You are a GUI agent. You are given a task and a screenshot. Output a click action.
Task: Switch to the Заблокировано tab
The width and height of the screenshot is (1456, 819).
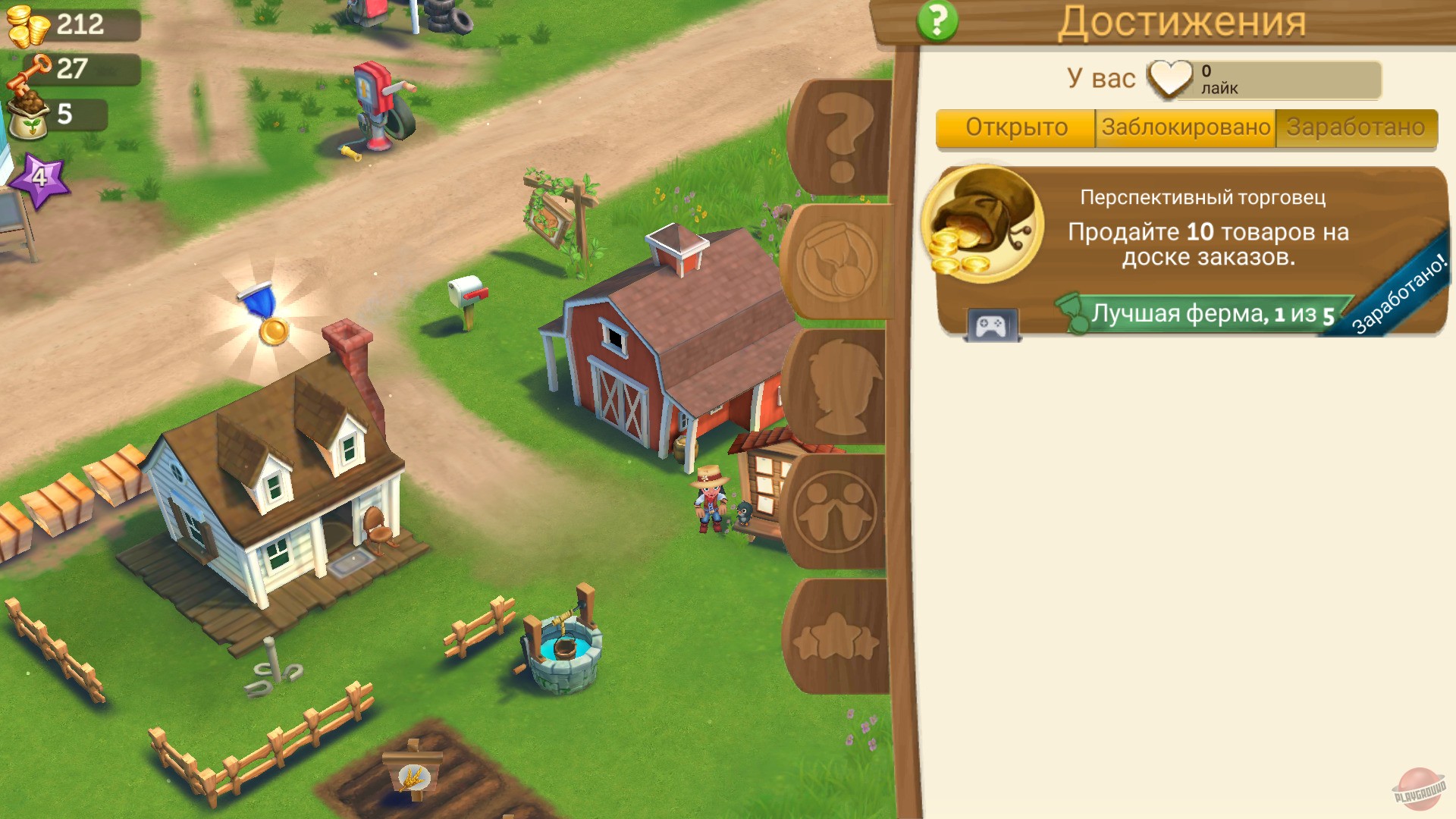[1185, 127]
